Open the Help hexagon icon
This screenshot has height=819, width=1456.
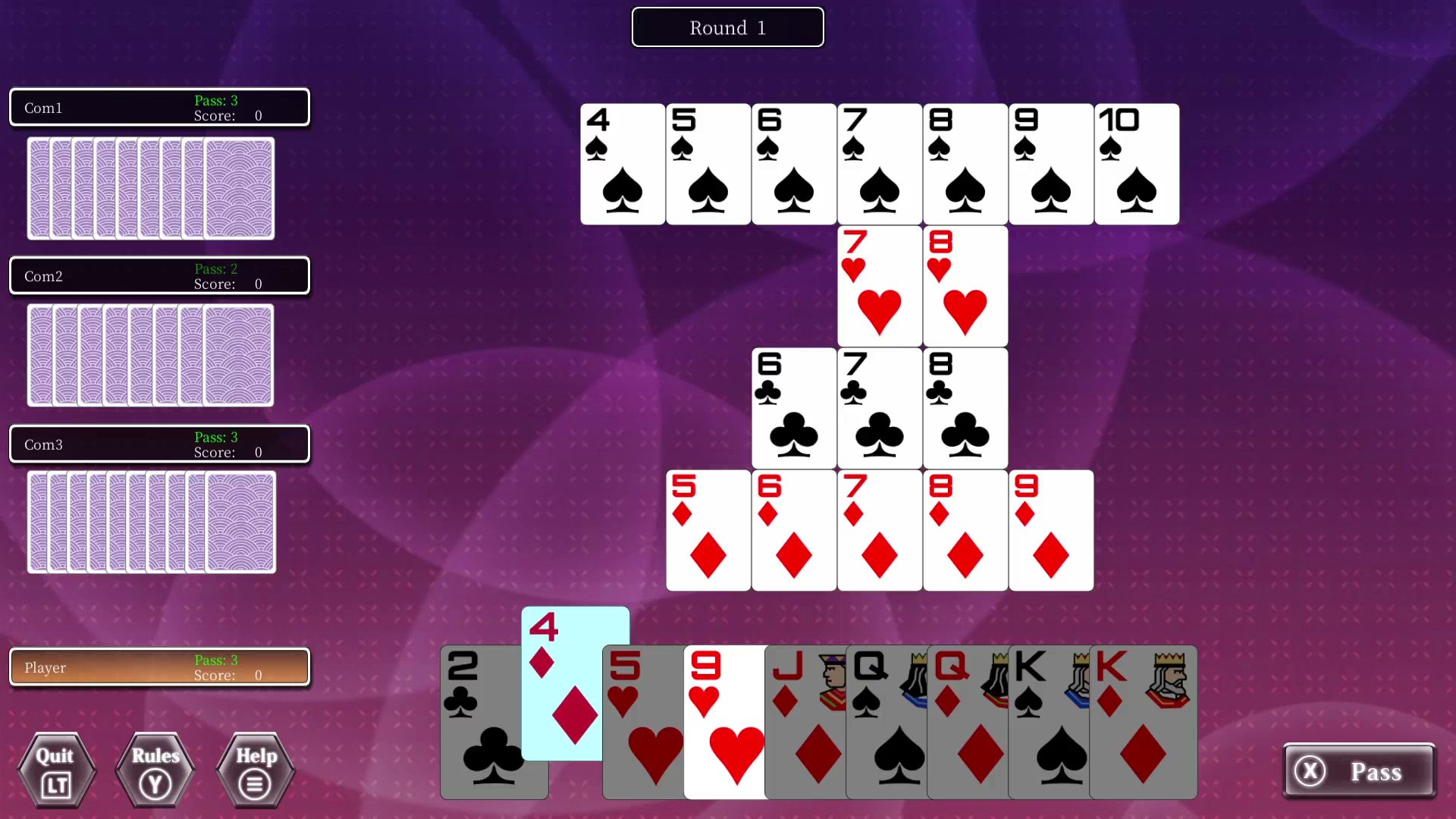pyautogui.click(x=254, y=770)
